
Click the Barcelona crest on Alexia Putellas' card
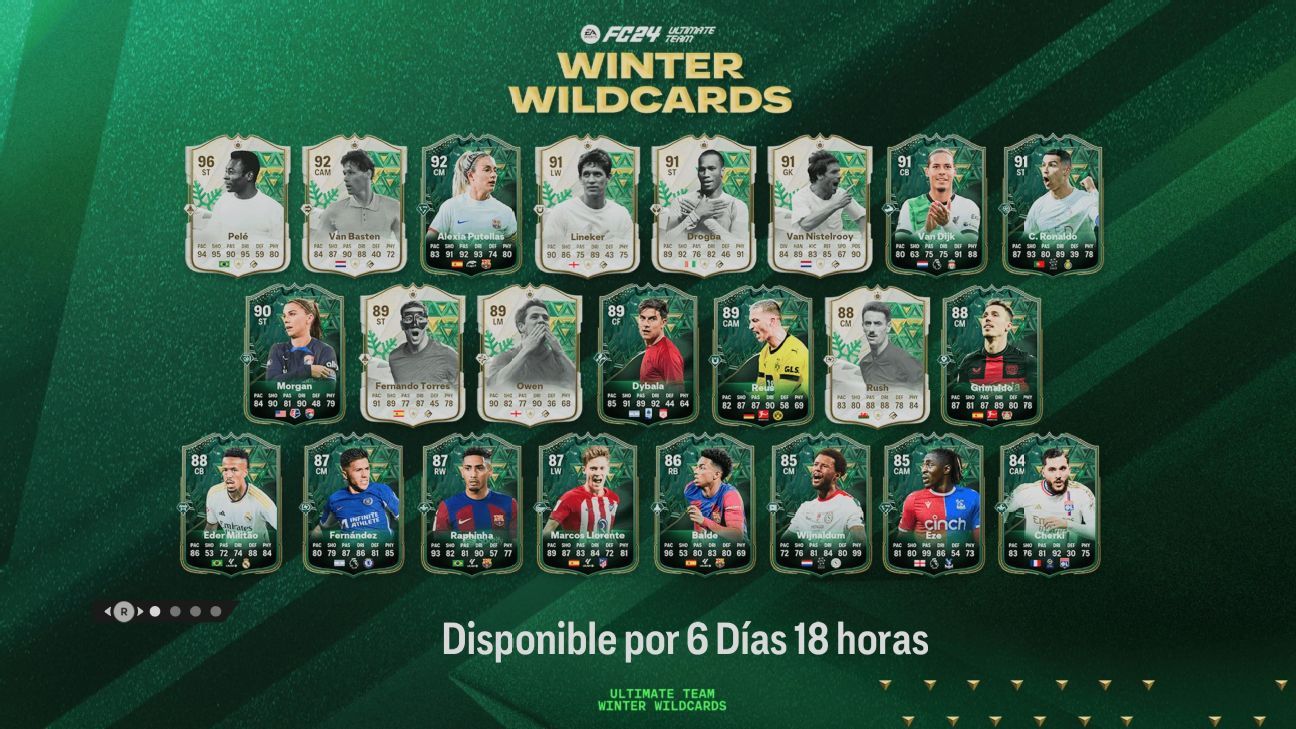coord(487,265)
